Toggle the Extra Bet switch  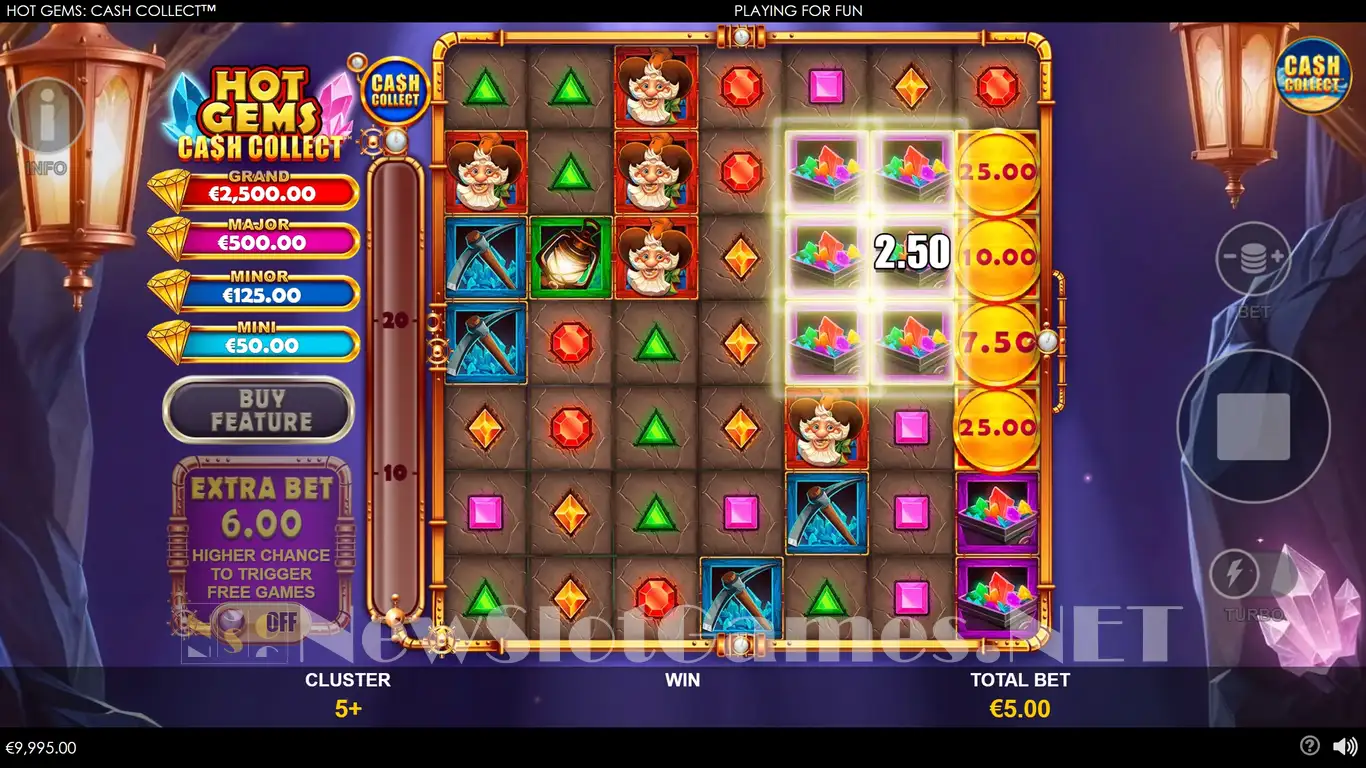click(x=260, y=622)
